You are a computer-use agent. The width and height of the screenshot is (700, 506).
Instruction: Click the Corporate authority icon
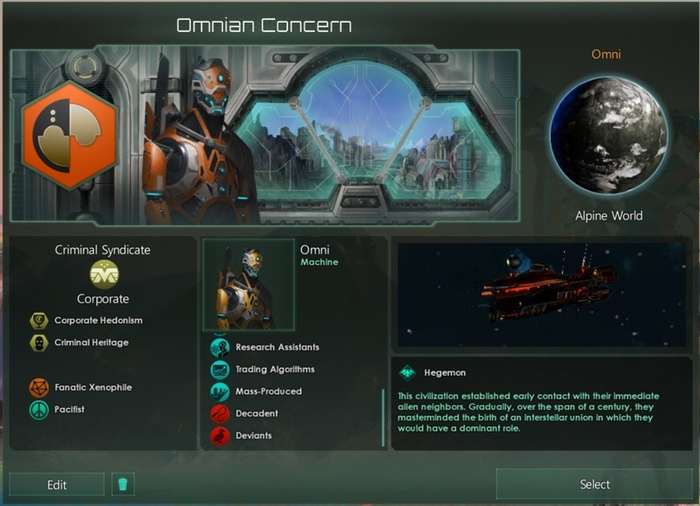pyautogui.click(x=104, y=273)
